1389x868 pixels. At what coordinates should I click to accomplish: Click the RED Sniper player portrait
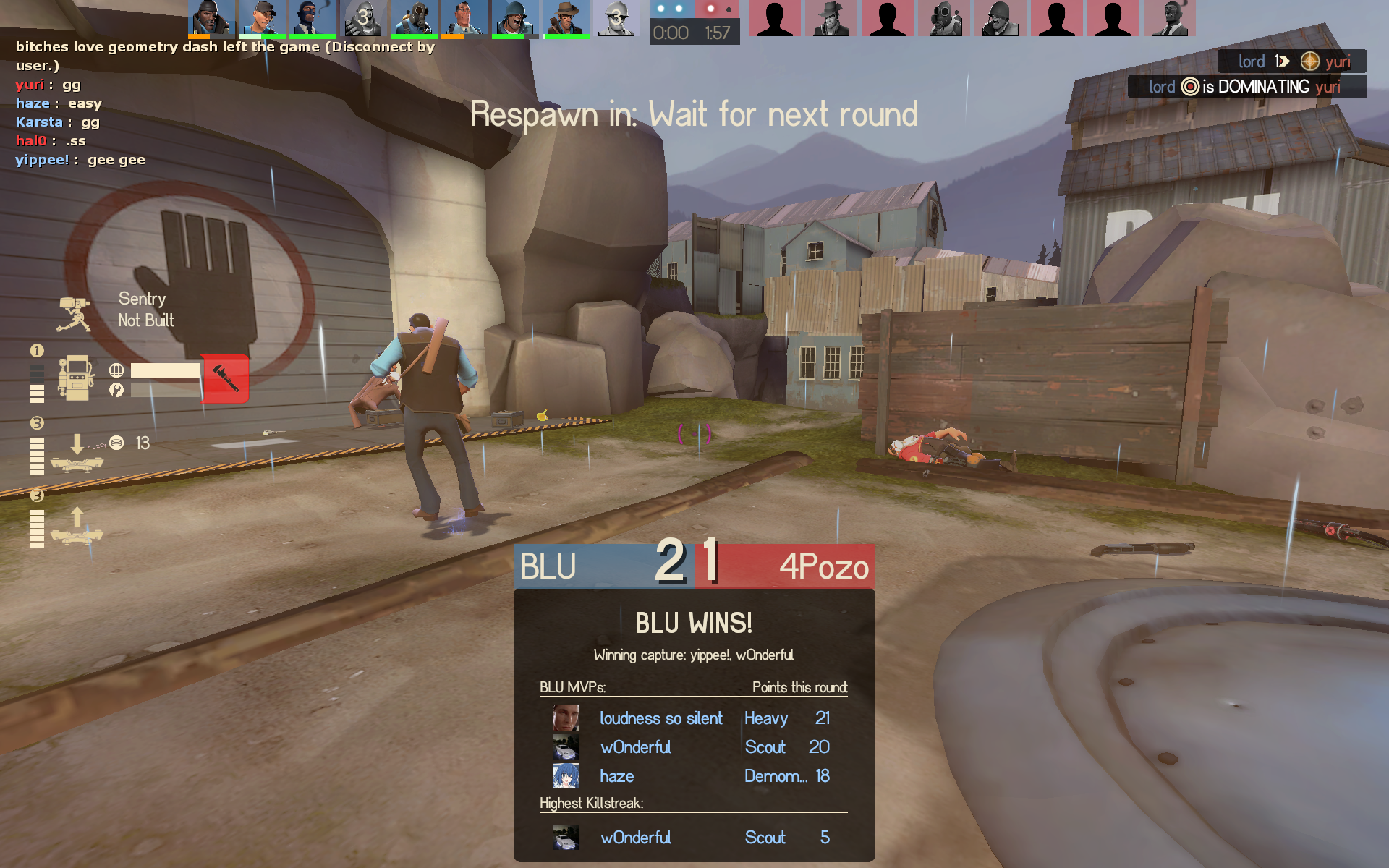coord(831,18)
